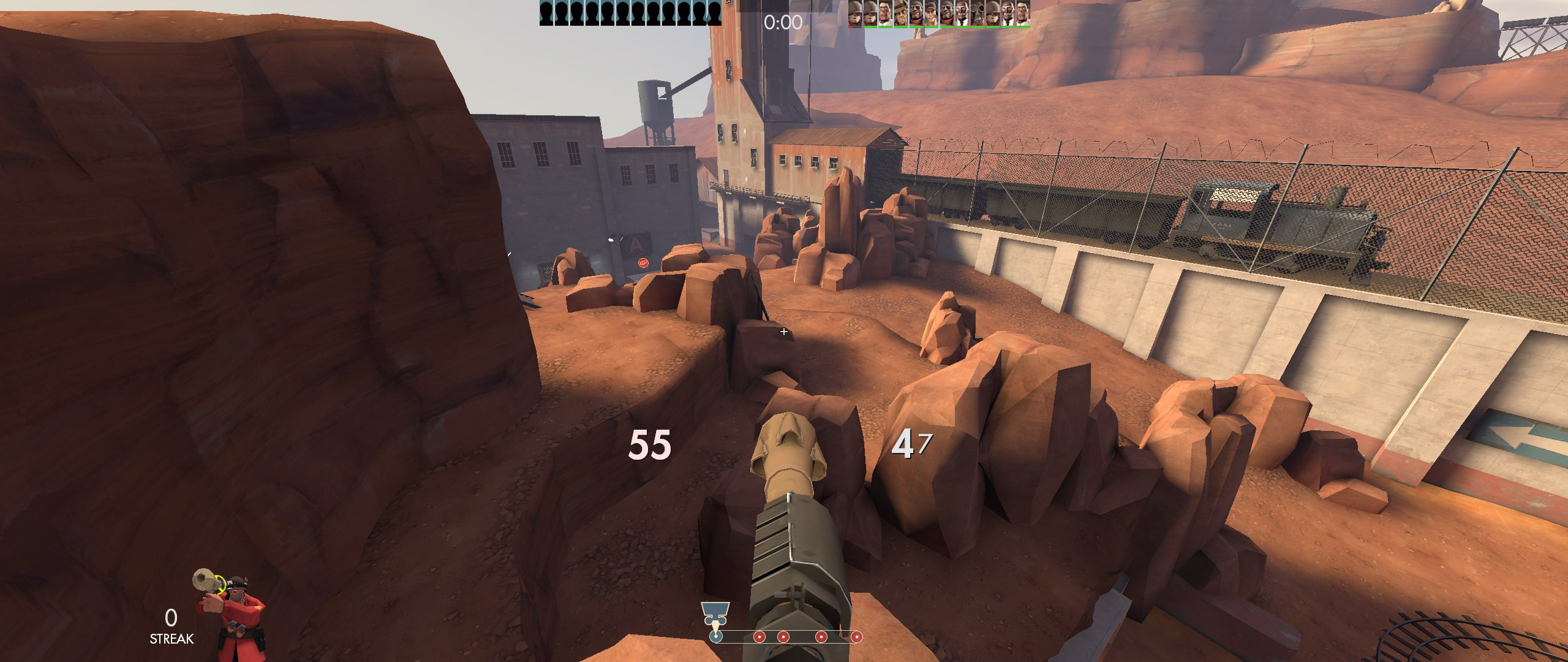Click the STREAK counter label
Screen dimensions: 1568x662
[171, 640]
